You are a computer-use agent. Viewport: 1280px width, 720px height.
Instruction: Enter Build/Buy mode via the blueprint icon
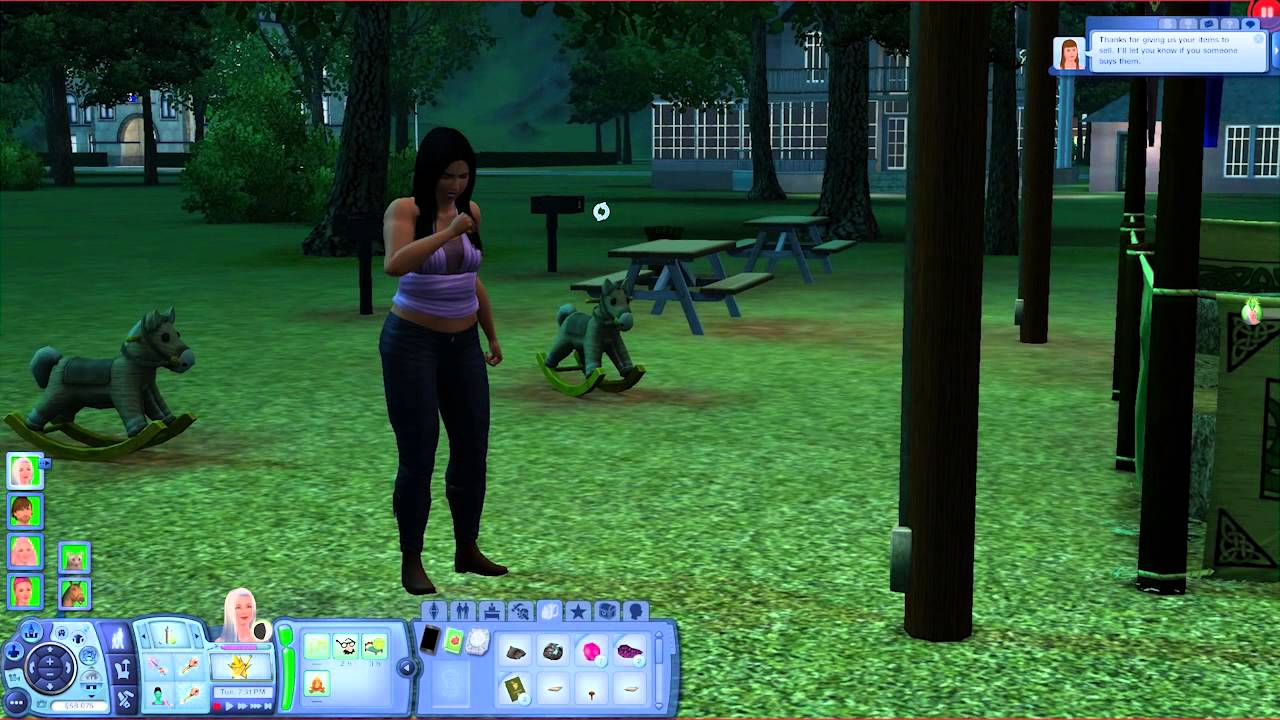pos(126,699)
